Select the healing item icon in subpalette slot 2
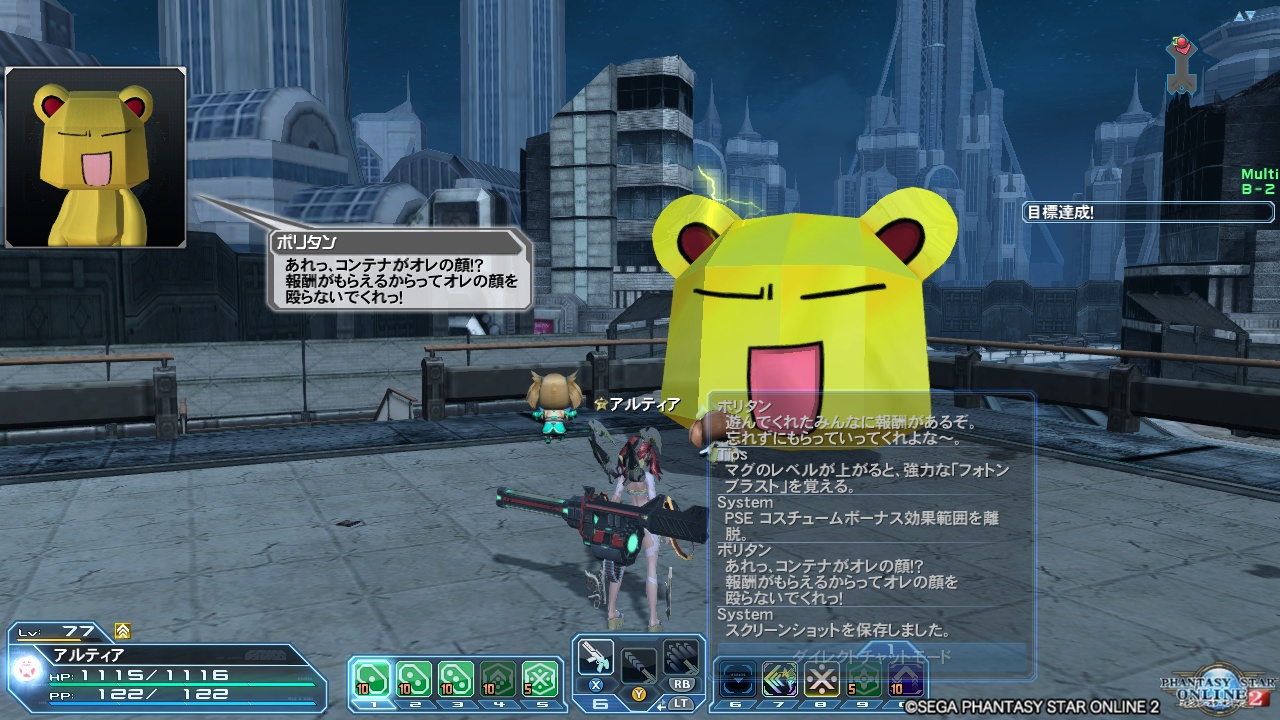Viewport: 1280px width, 720px height. click(x=413, y=677)
